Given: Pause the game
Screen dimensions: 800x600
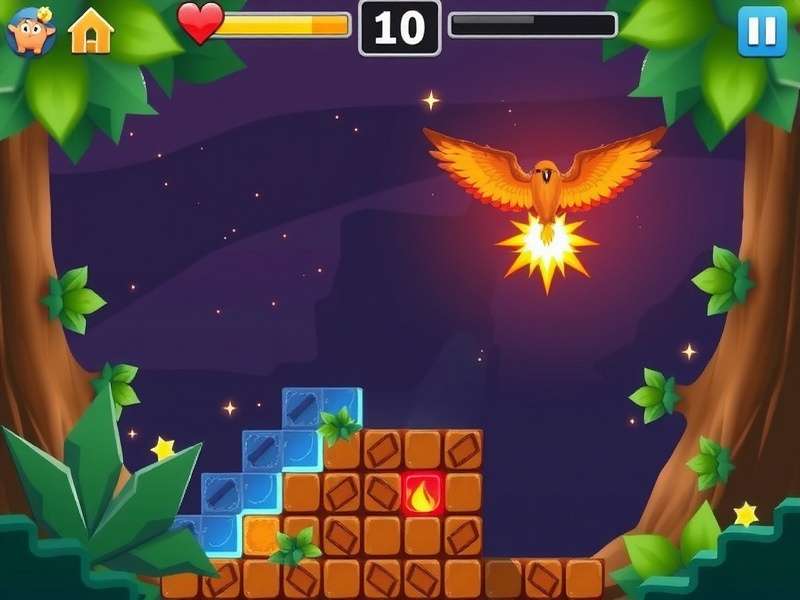Looking at the screenshot, I should coord(762,30).
